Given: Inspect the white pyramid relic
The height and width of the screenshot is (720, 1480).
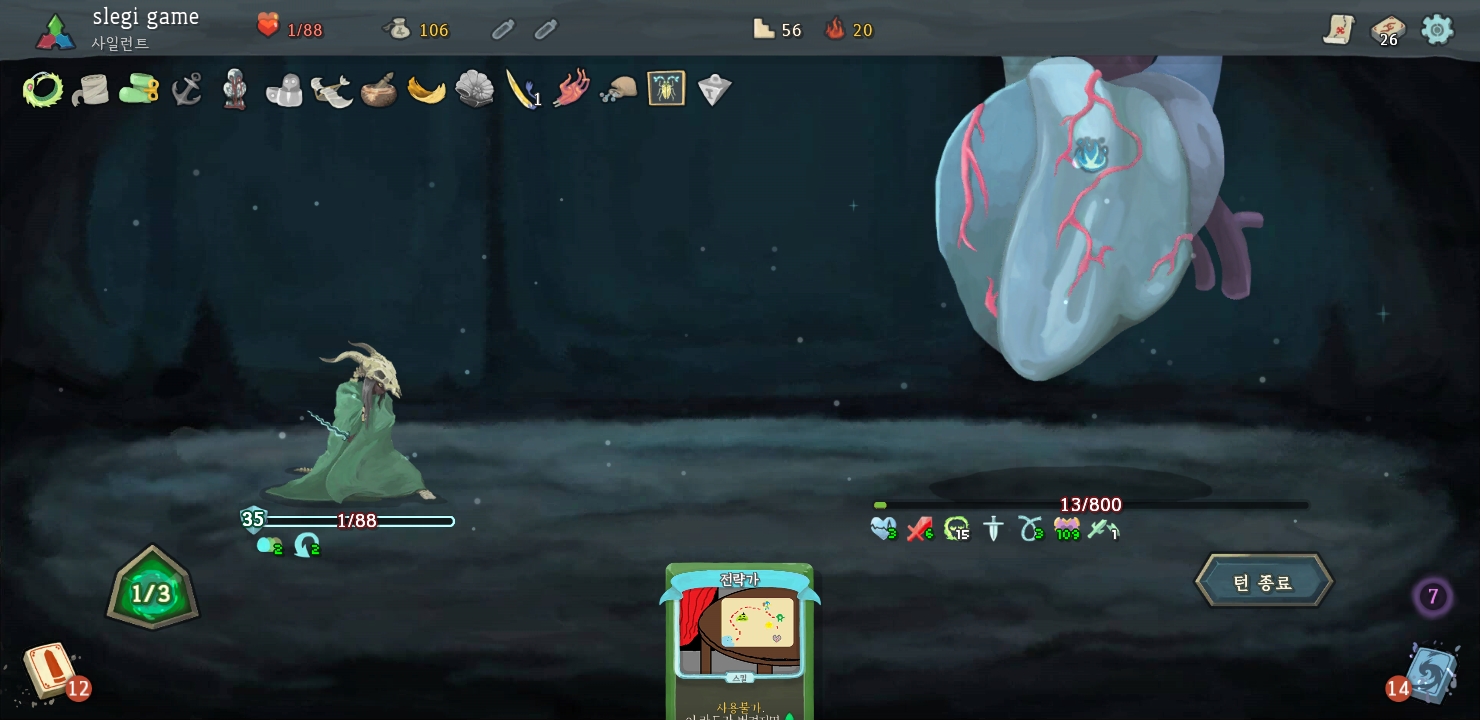Looking at the screenshot, I should point(714,90).
